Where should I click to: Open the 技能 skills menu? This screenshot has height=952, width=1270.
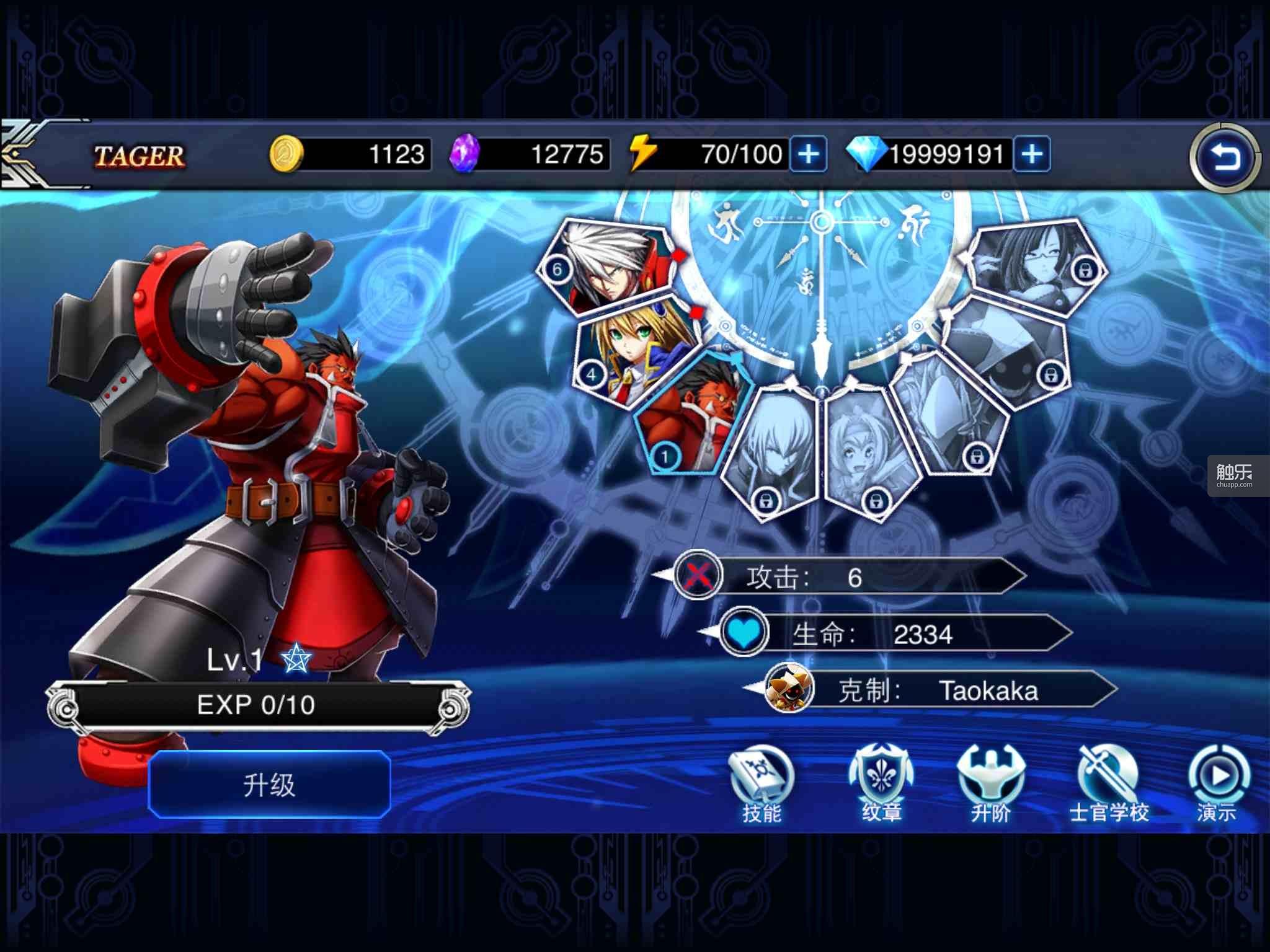[x=761, y=785]
